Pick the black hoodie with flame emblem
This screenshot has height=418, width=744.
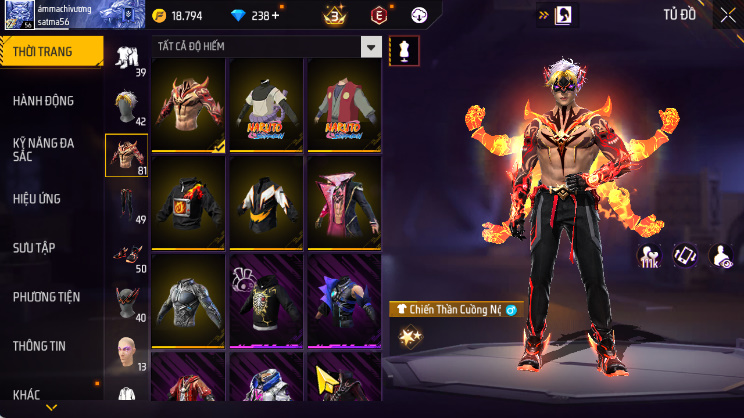(x=188, y=202)
